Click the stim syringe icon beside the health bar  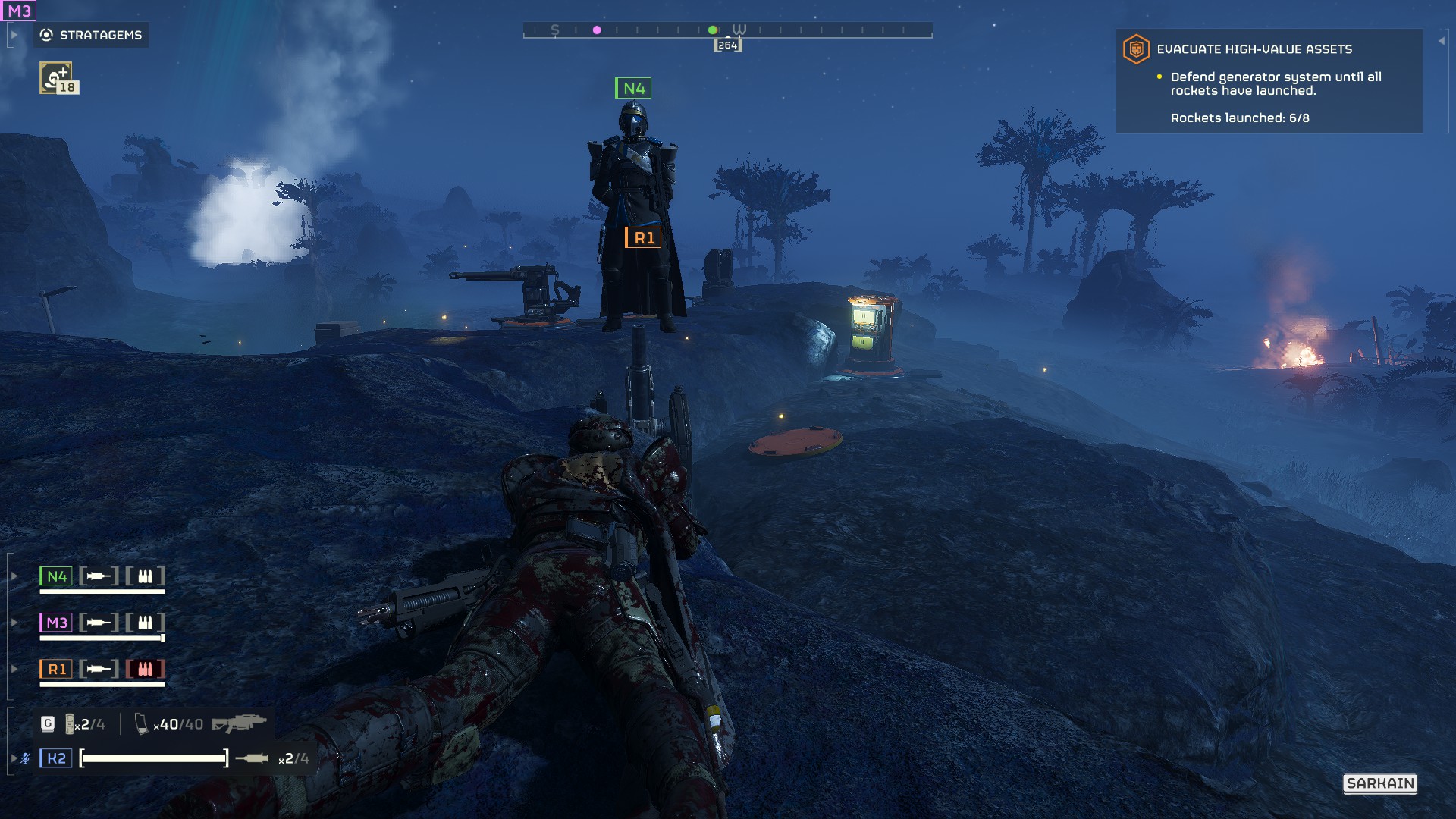(252, 758)
